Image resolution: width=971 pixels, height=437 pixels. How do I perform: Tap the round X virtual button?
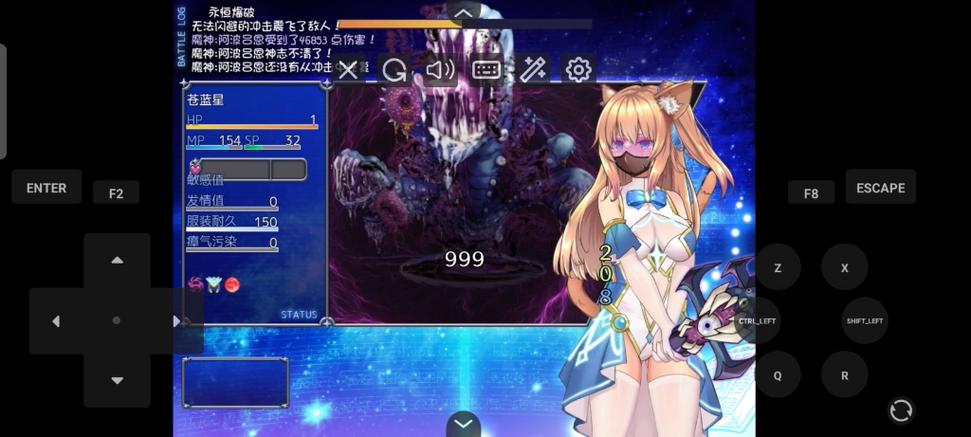pyautogui.click(x=844, y=268)
